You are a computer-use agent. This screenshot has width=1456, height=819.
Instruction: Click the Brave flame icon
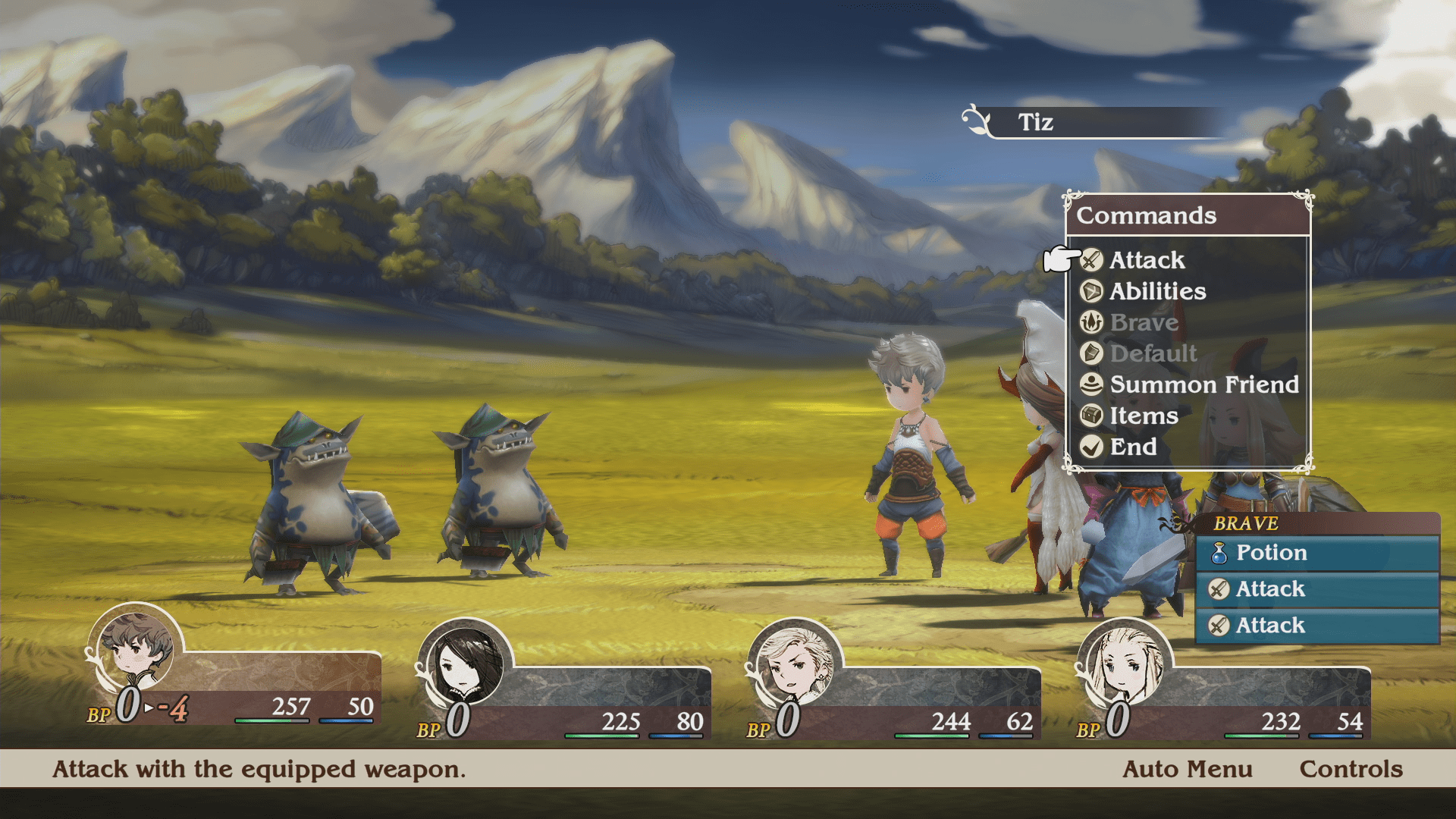(x=1093, y=323)
